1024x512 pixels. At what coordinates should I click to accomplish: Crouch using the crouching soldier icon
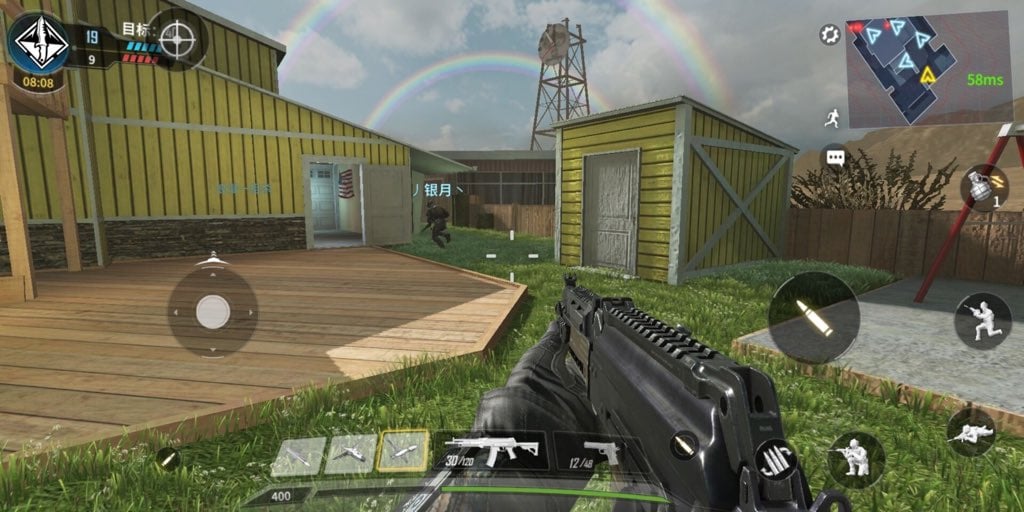[855, 460]
